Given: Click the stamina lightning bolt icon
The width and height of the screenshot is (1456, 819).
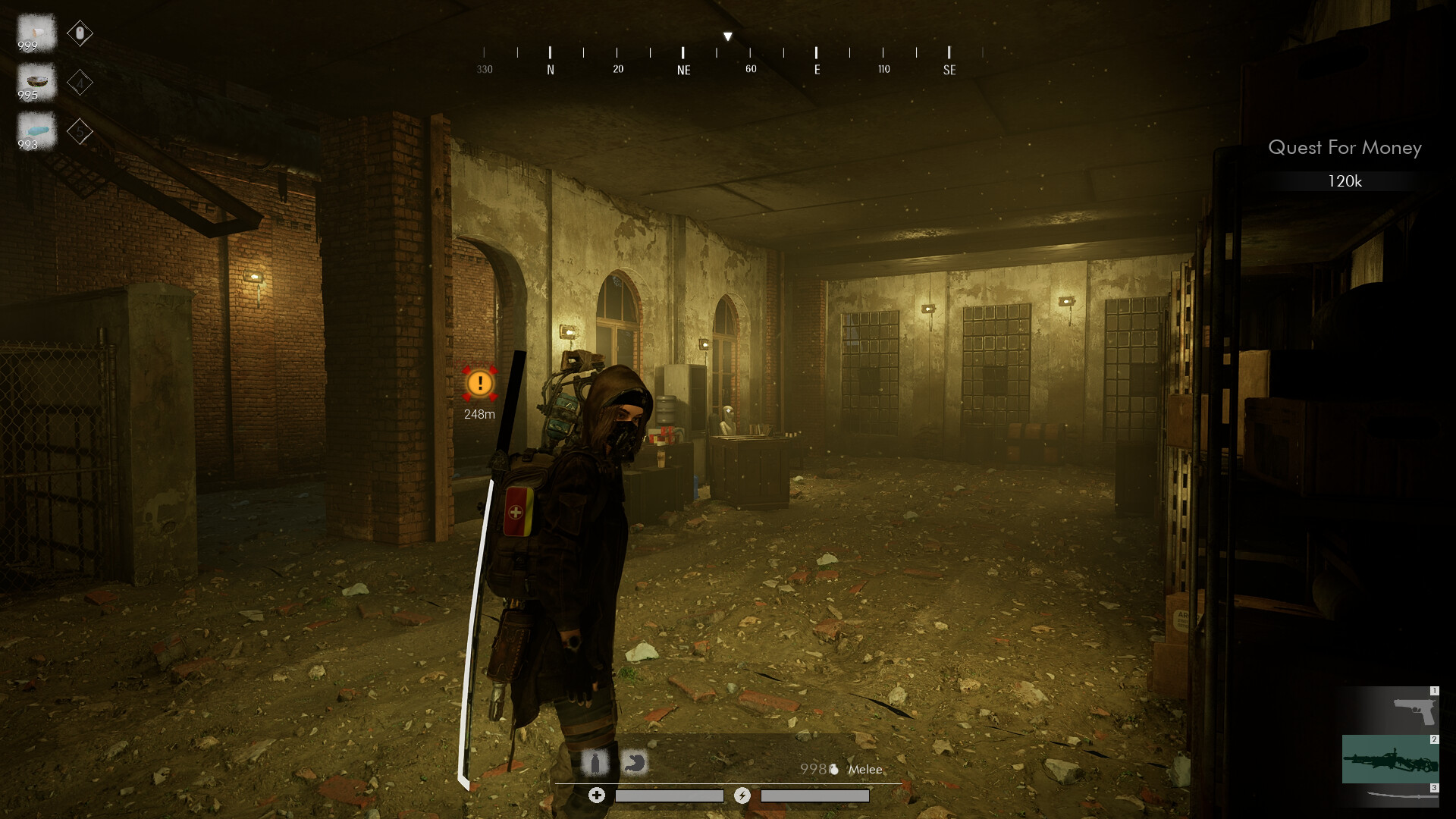Looking at the screenshot, I should [x=742, y=795].
